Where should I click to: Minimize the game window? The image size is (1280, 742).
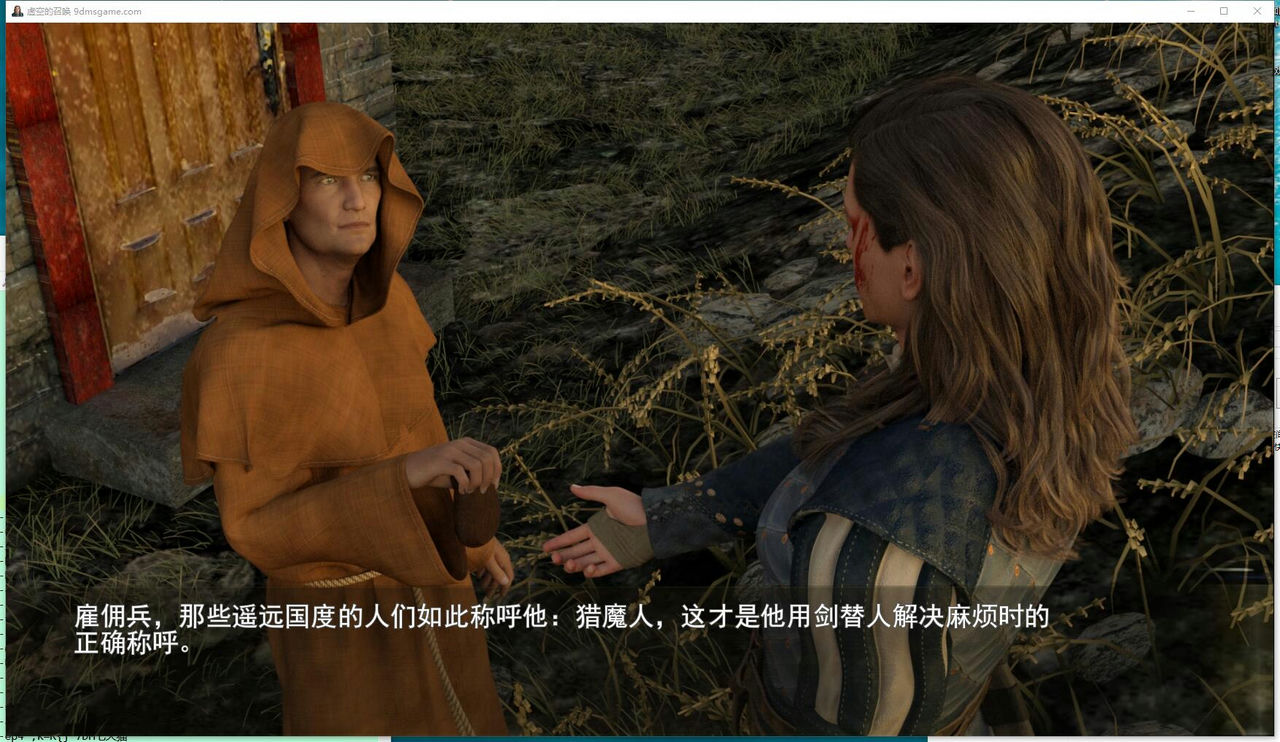1190,11
